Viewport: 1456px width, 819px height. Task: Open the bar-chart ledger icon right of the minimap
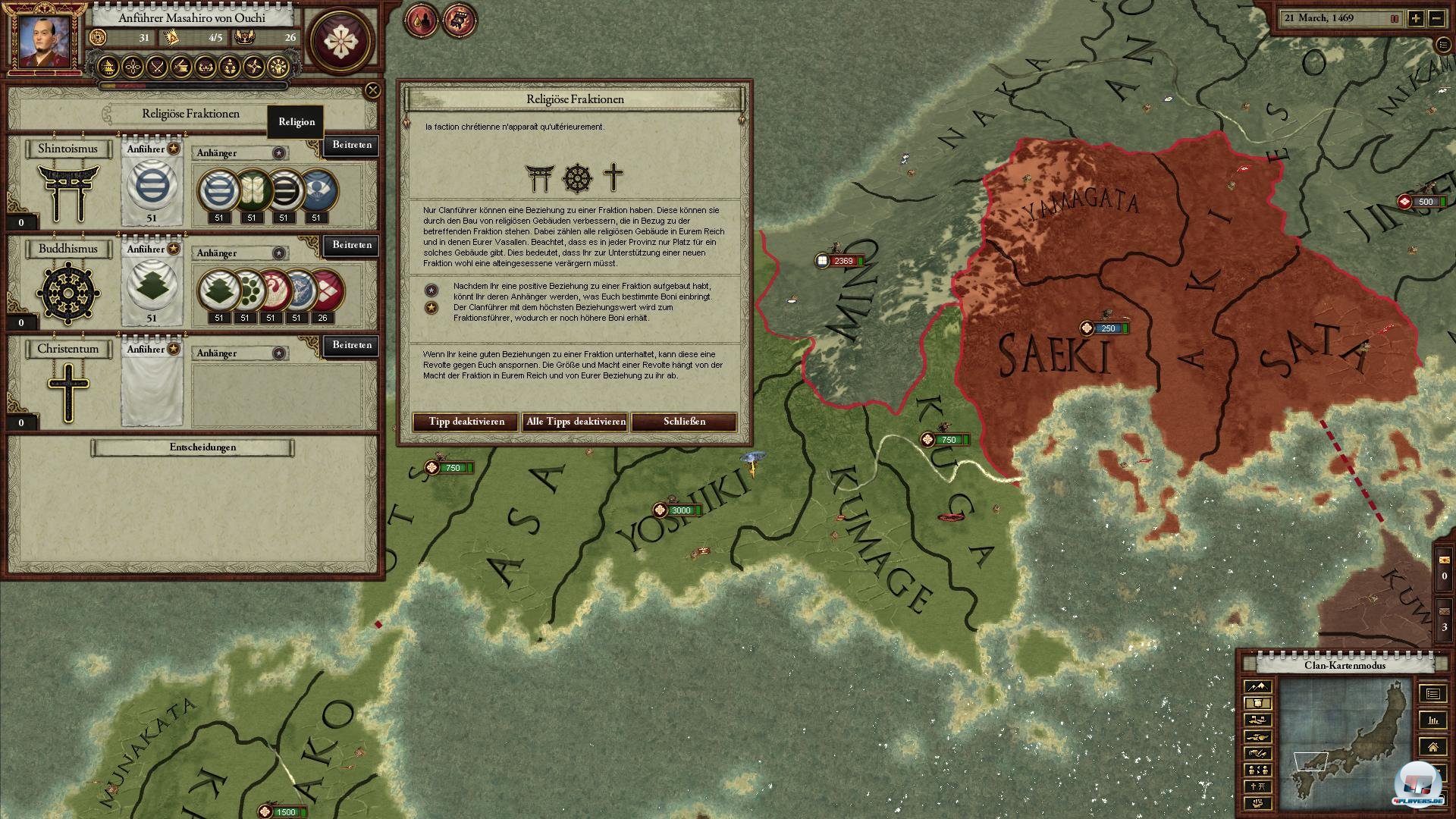(1432, 720)
